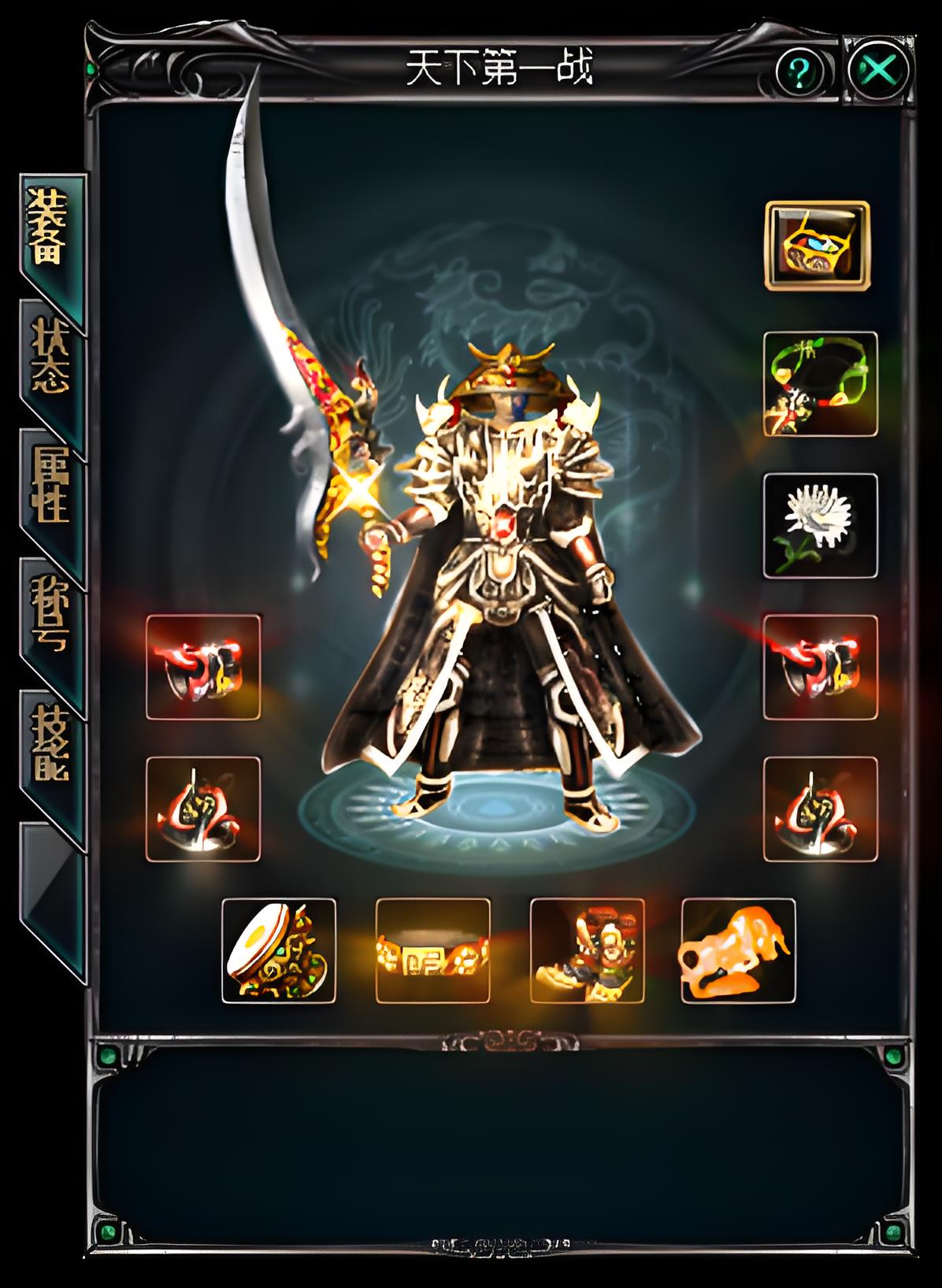
Task: Click the orange ox figurine slot
Action: coord(738,951)
